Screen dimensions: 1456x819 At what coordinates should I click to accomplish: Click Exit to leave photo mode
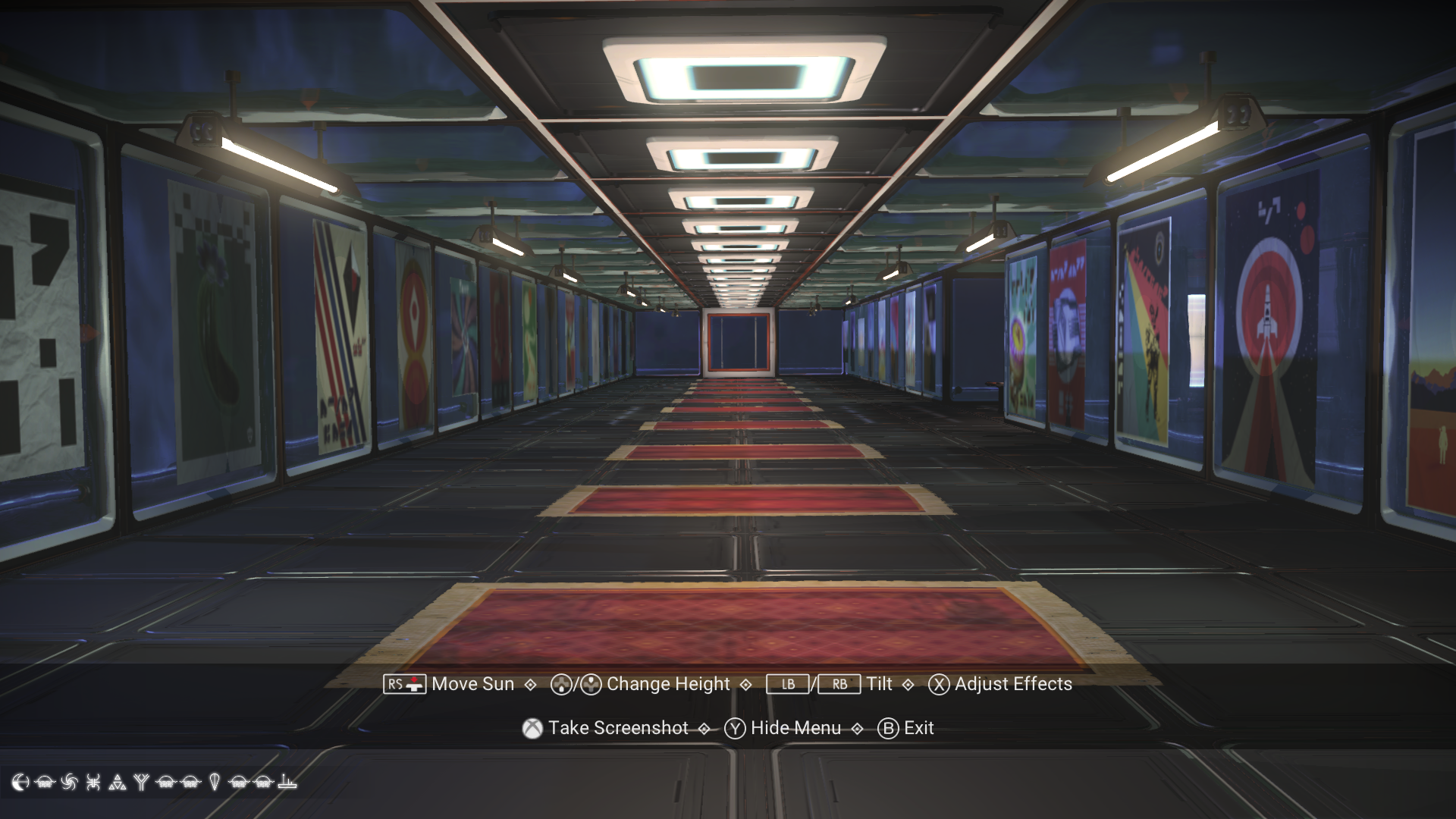tap(887, 728)
